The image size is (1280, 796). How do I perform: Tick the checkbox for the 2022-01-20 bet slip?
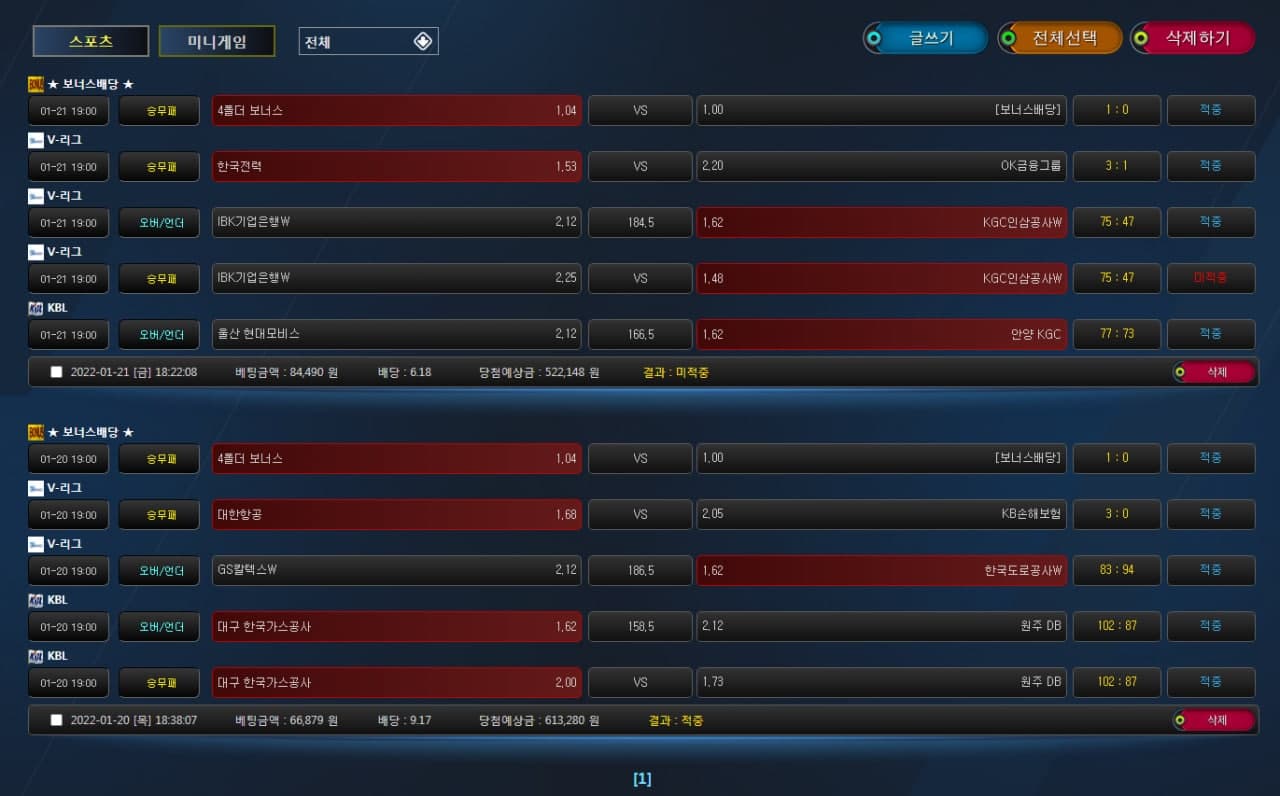[x=57, y=720]
